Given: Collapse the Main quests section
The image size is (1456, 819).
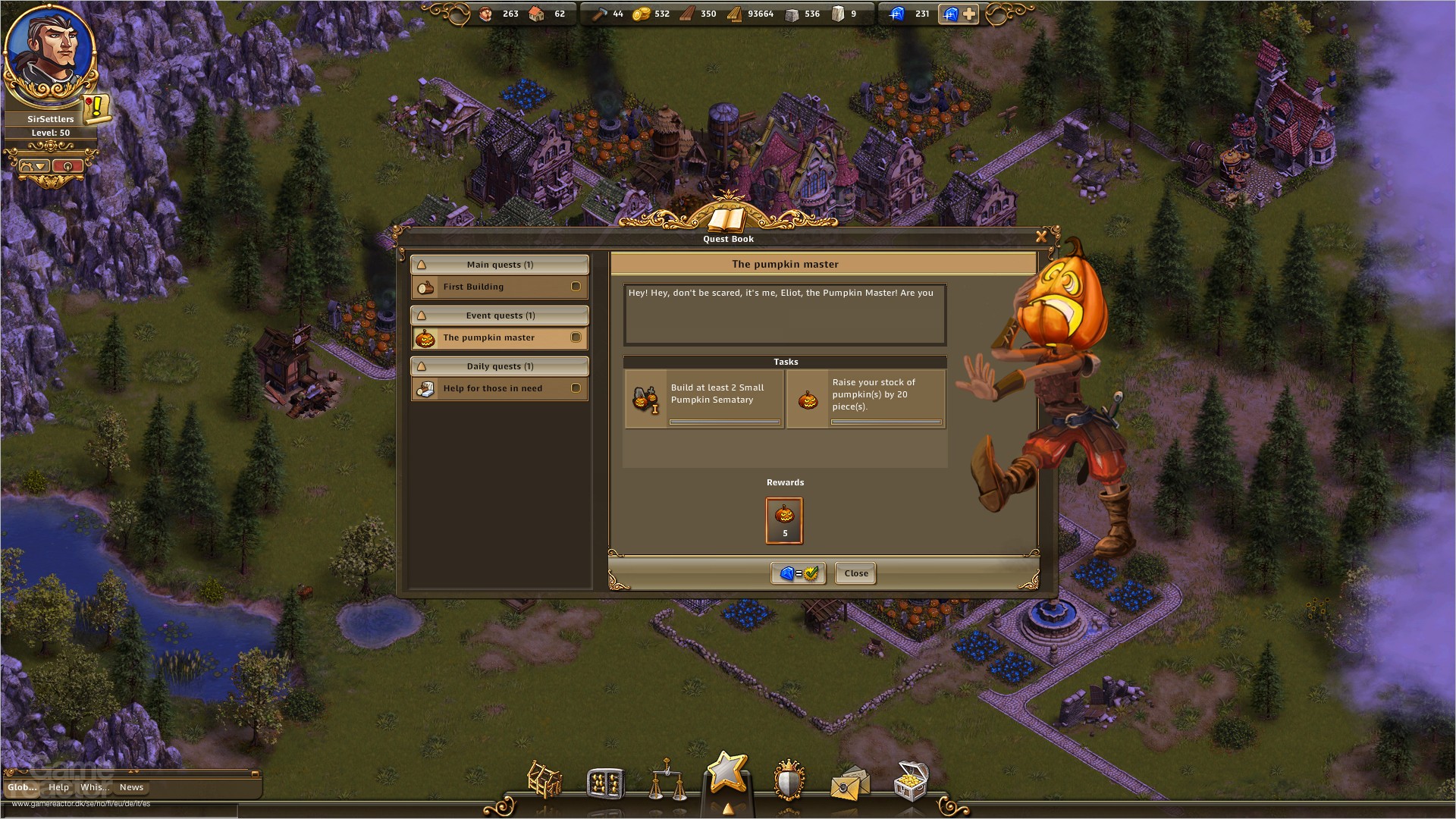Looking at the screenshot, I should click(499, 264).
